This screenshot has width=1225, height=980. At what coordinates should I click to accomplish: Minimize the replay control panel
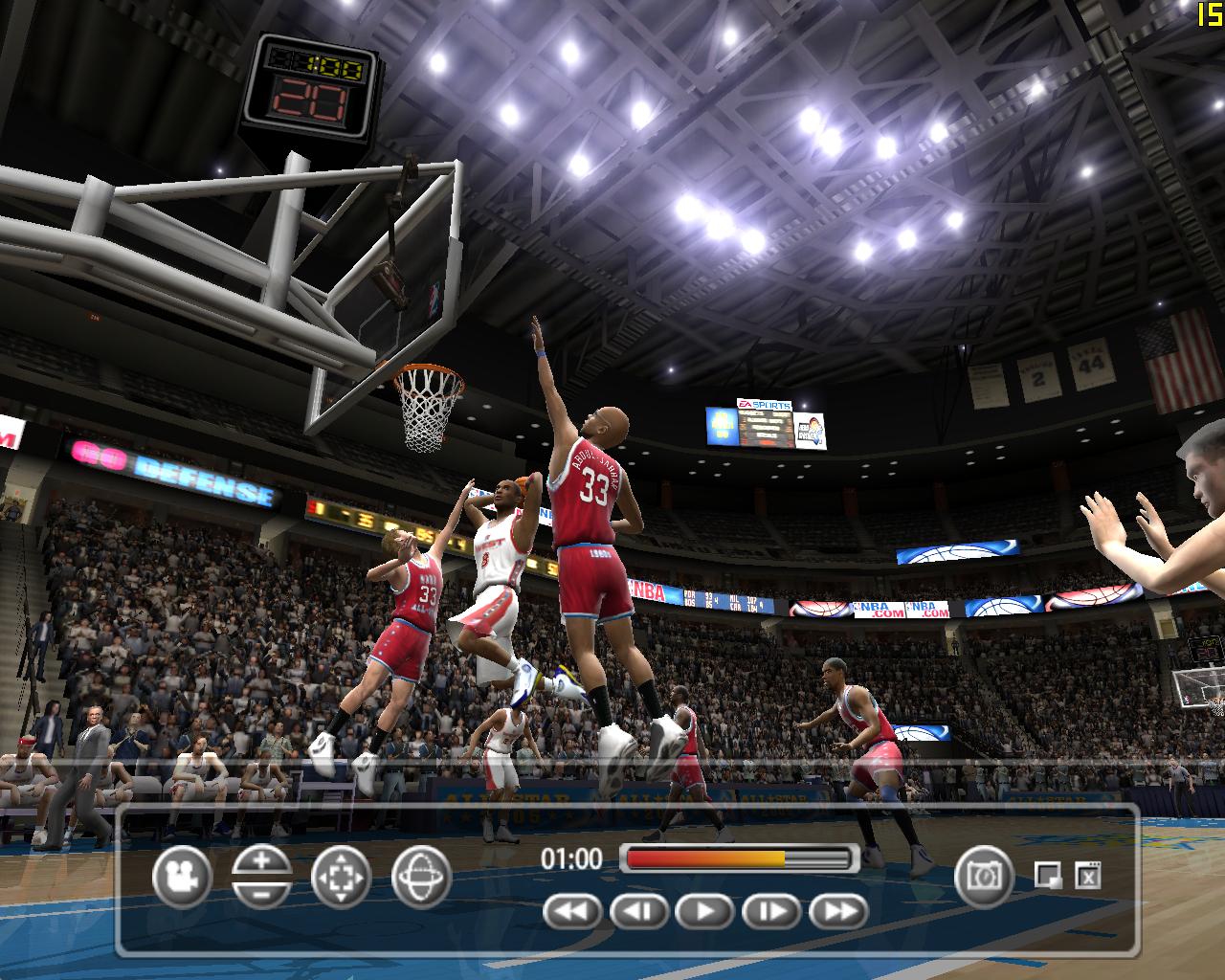pyautogui.click(x=1048, y=875)
